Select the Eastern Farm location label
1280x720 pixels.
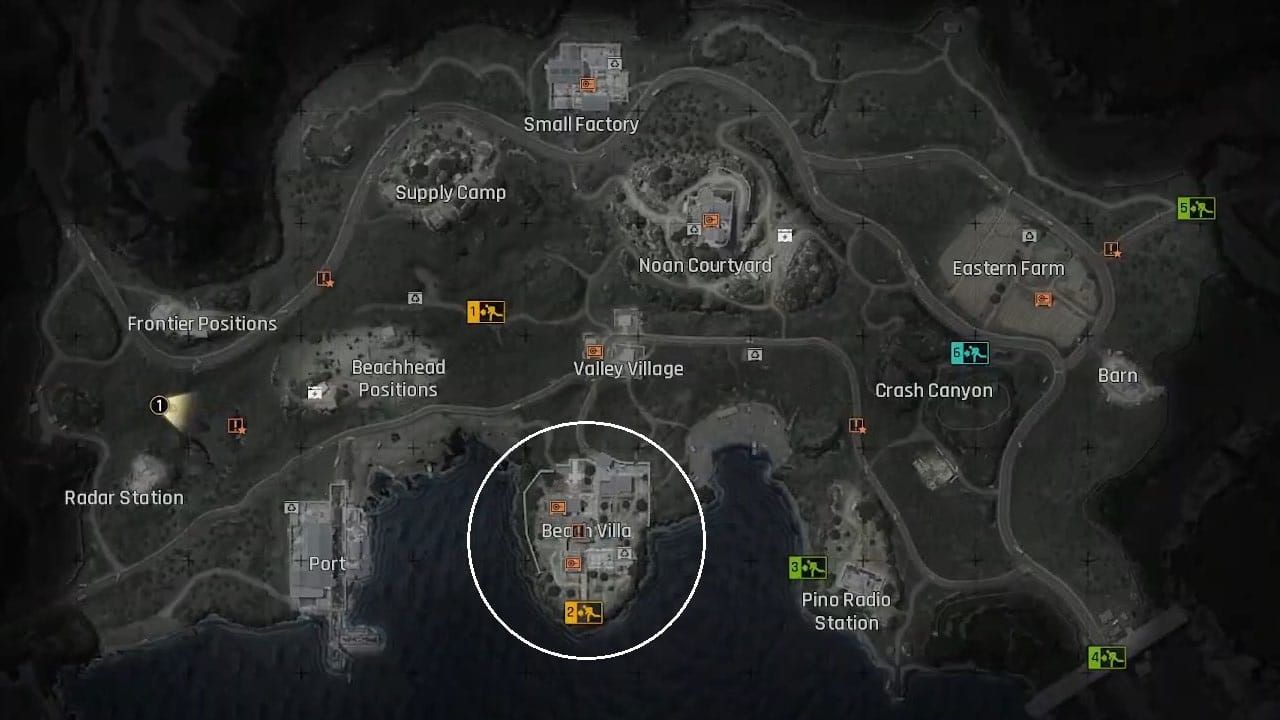point(1008,268)
